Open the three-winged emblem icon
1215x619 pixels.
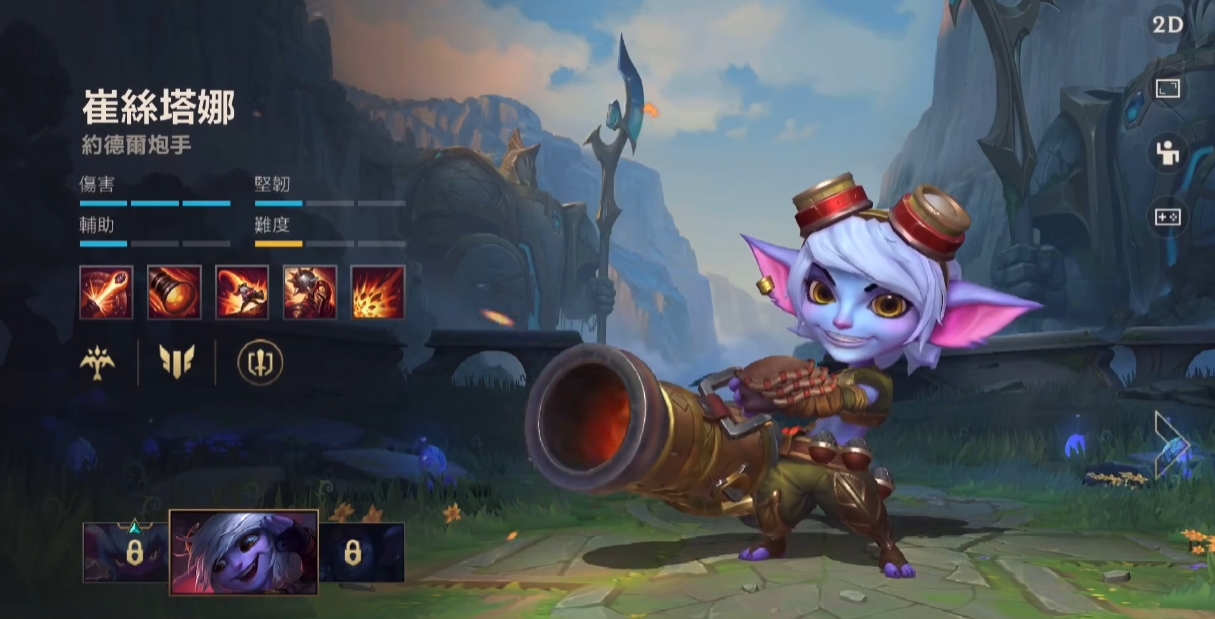177,362
